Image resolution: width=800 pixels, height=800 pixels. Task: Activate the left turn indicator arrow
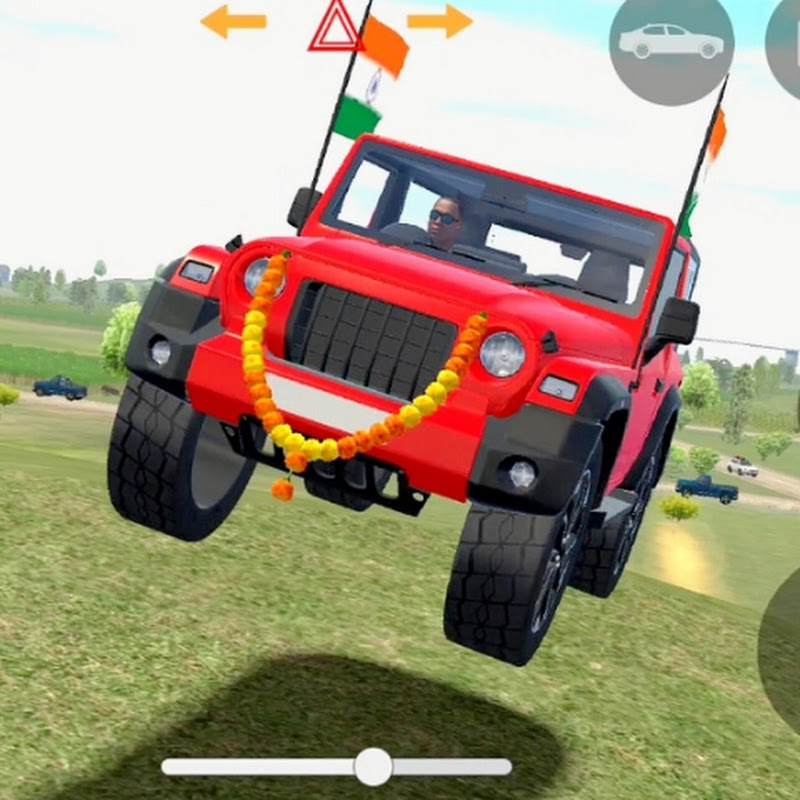[233, 21]
